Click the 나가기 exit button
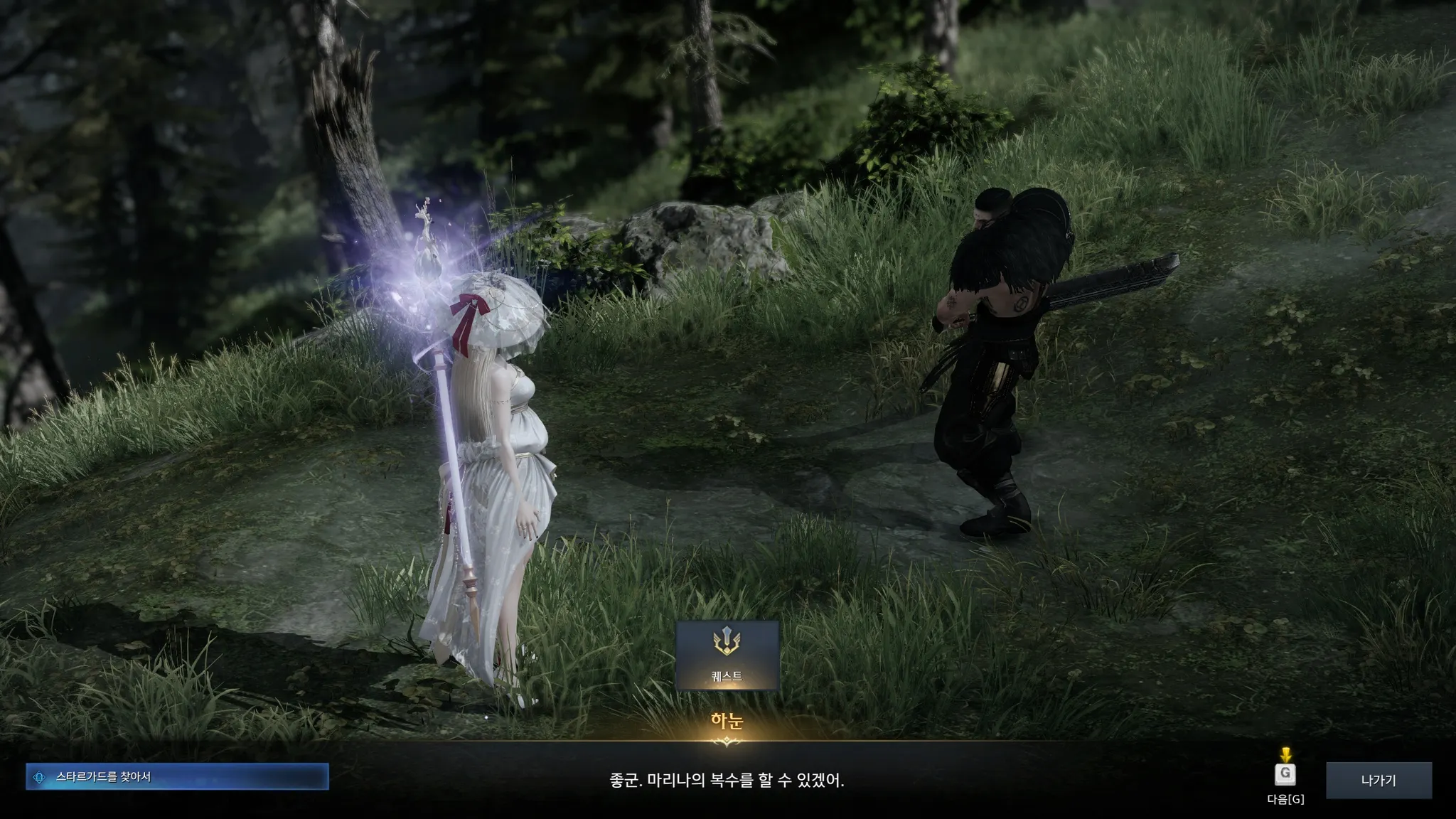Viewport: 1456px width, 819px height. click(1379, 780)
